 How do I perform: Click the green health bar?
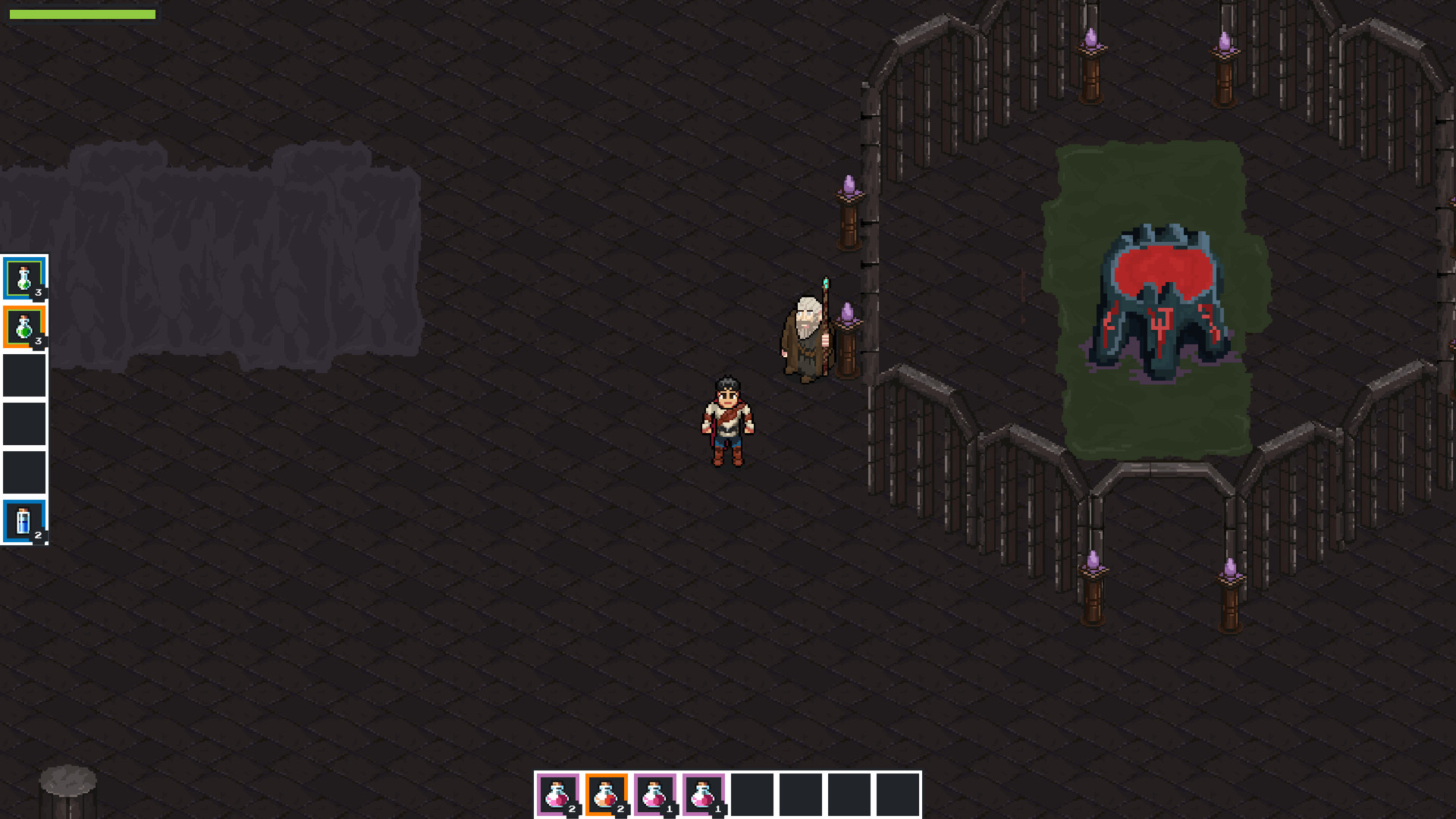pyautogui.click(x=83, y=14)
